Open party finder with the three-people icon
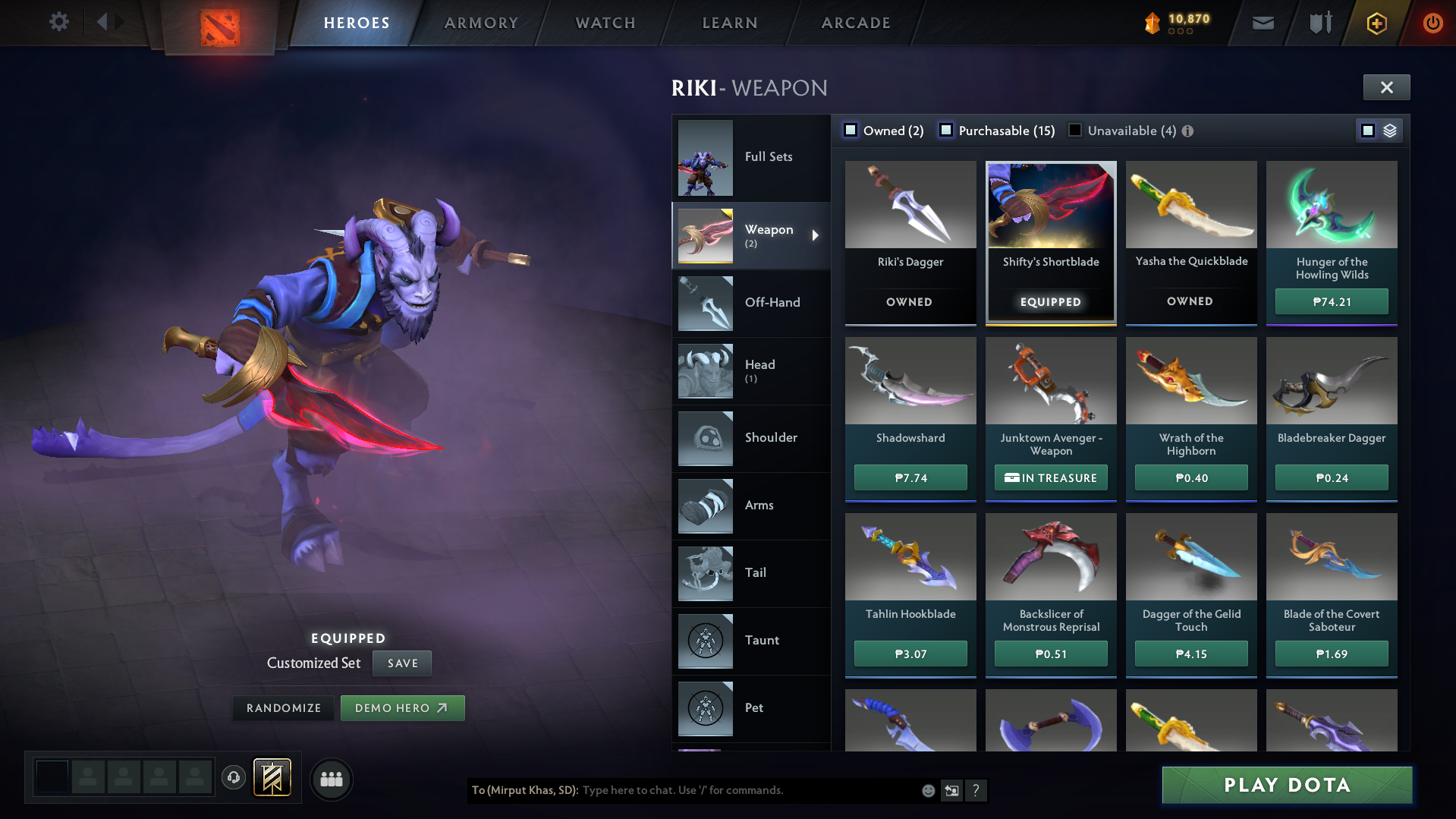The height and width of the screenshot is (819, 1456). coord(331,779)
